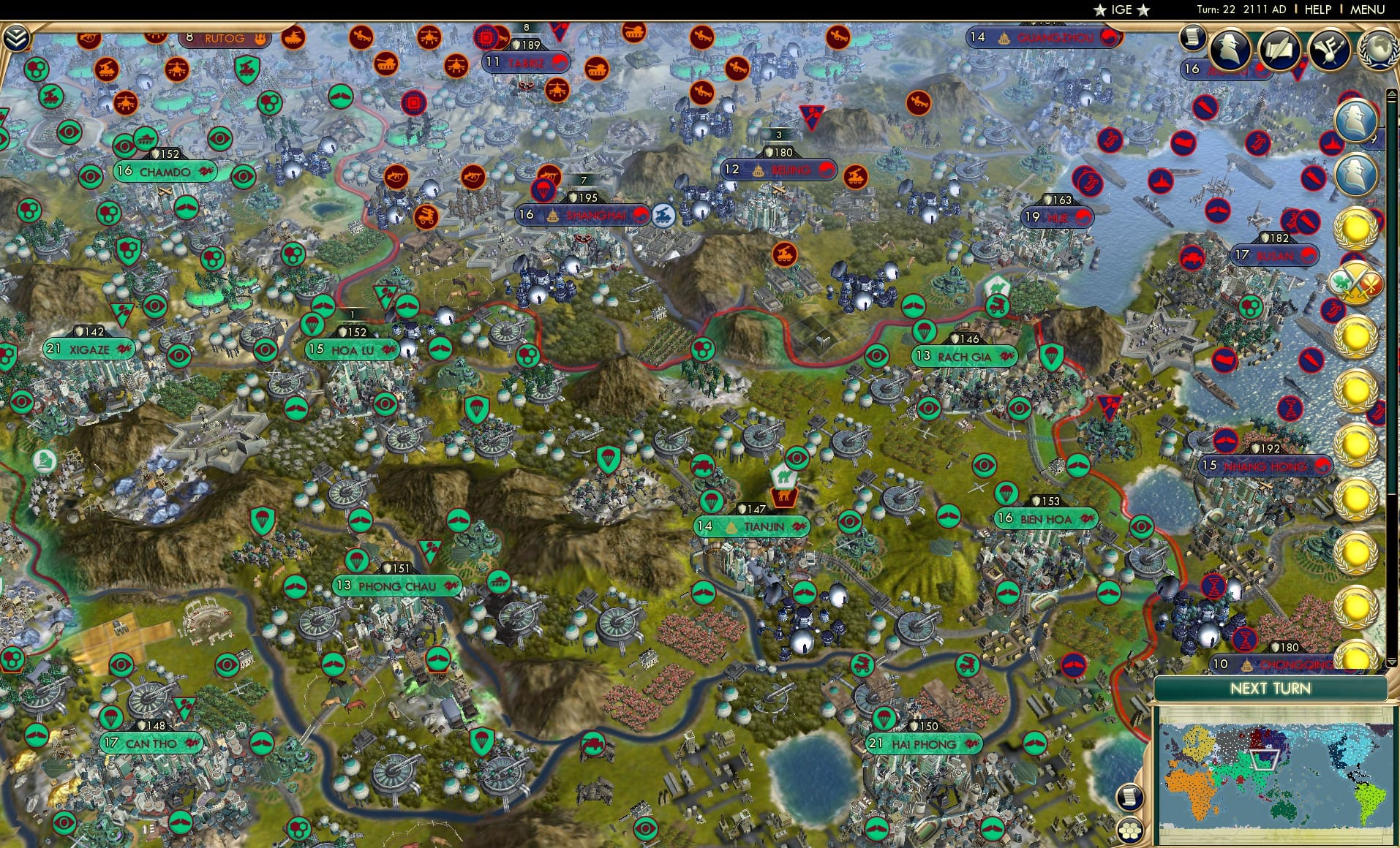Click the Tianjin city banner

click(x=752, y=525)
